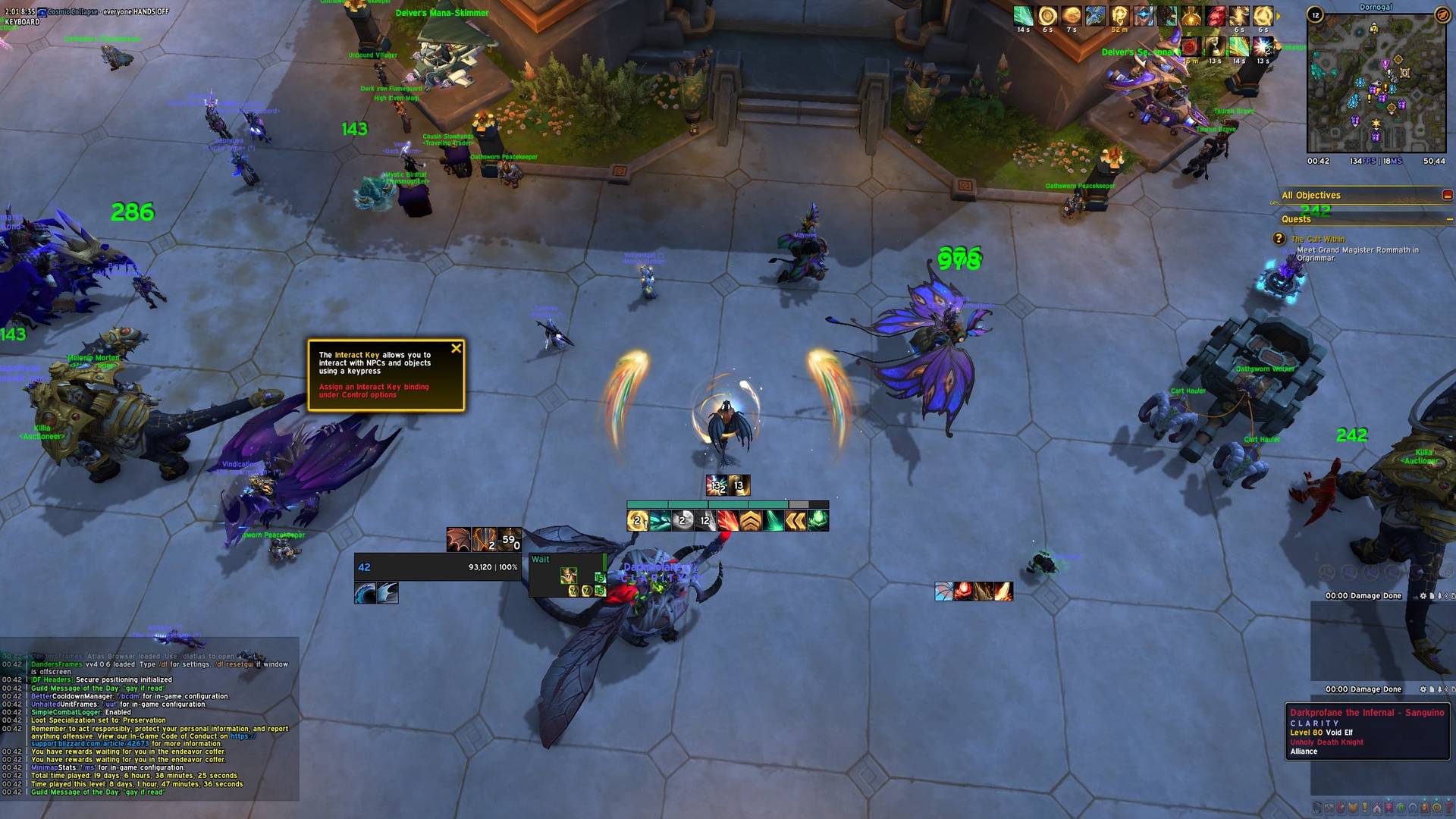Activate the golden swirl ability with charges
1456x819 pixels.
[x=637, y=521]
